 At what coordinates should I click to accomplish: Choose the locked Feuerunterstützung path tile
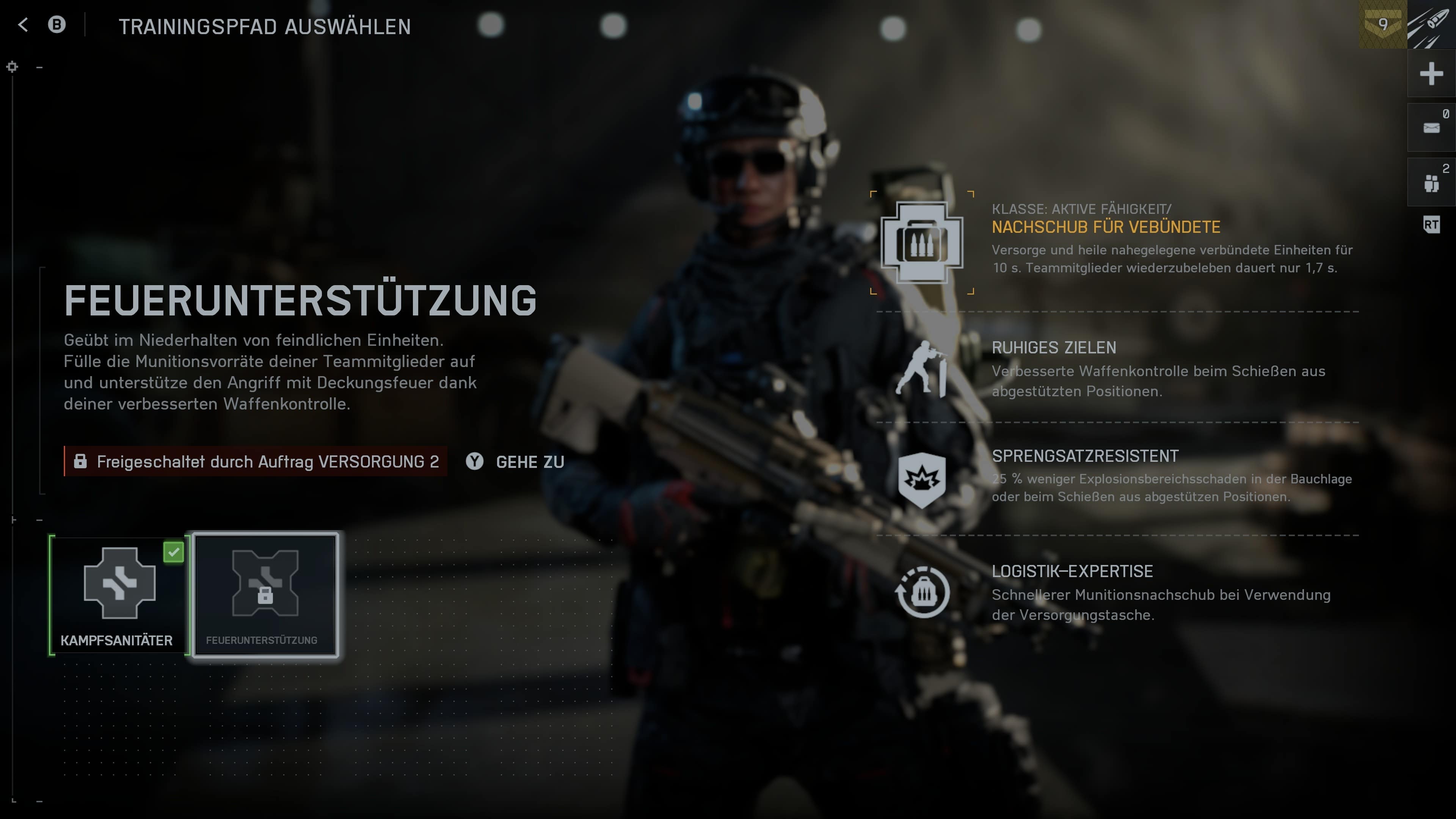tap(265, 595)
